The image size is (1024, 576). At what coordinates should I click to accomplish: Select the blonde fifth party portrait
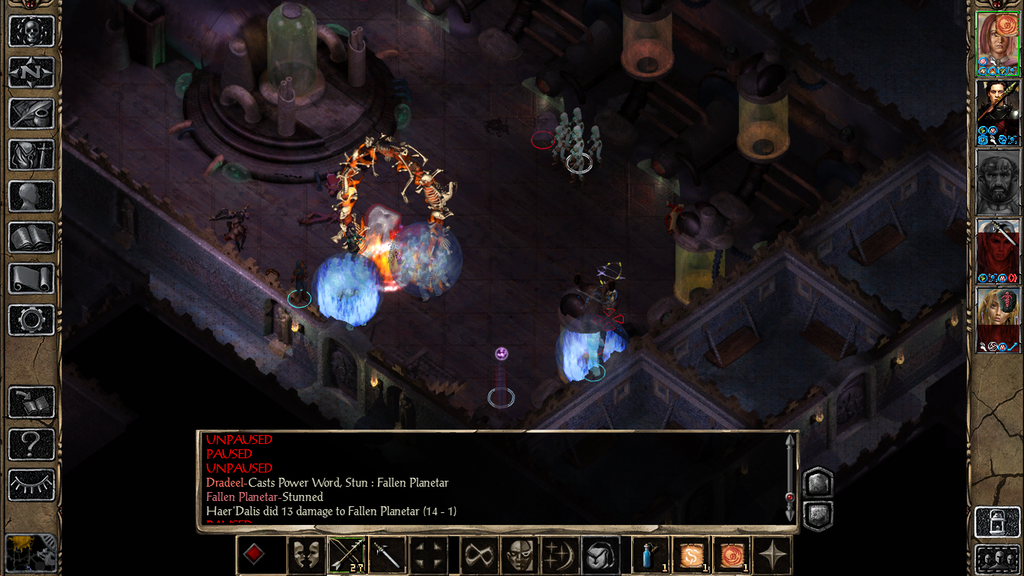click(997, 320)
